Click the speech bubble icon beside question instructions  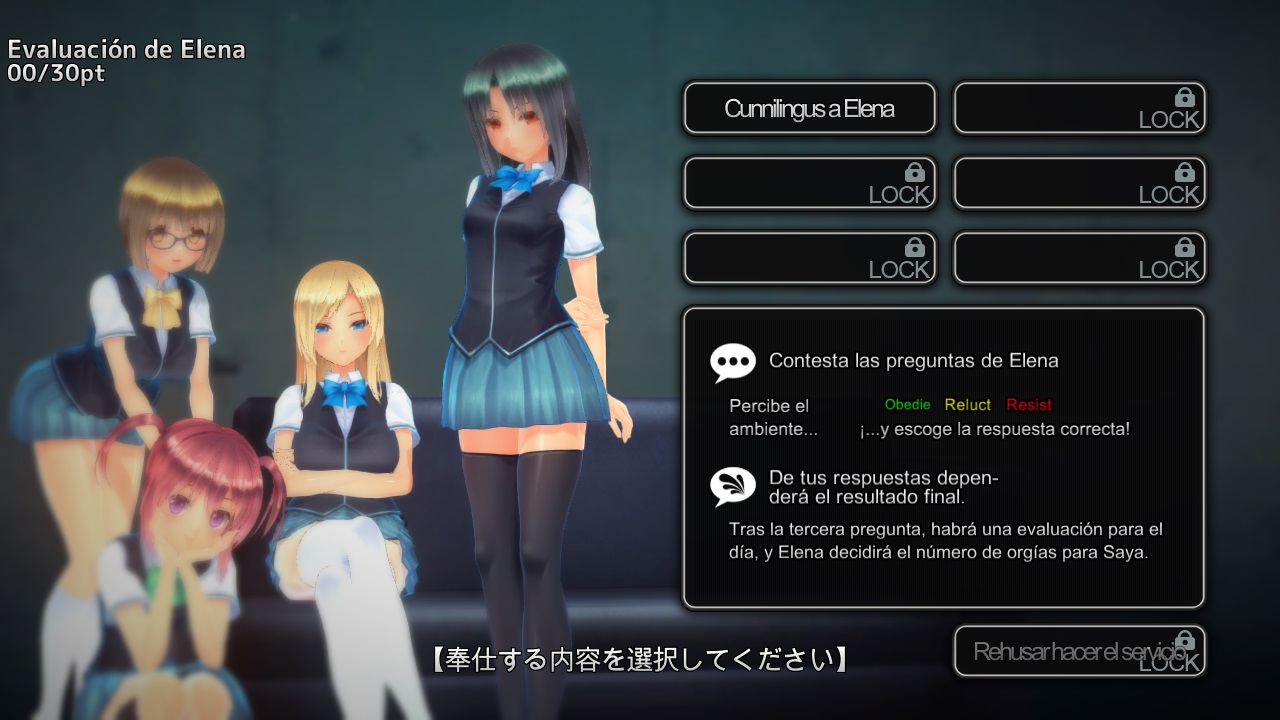click(x=733, y=361)
